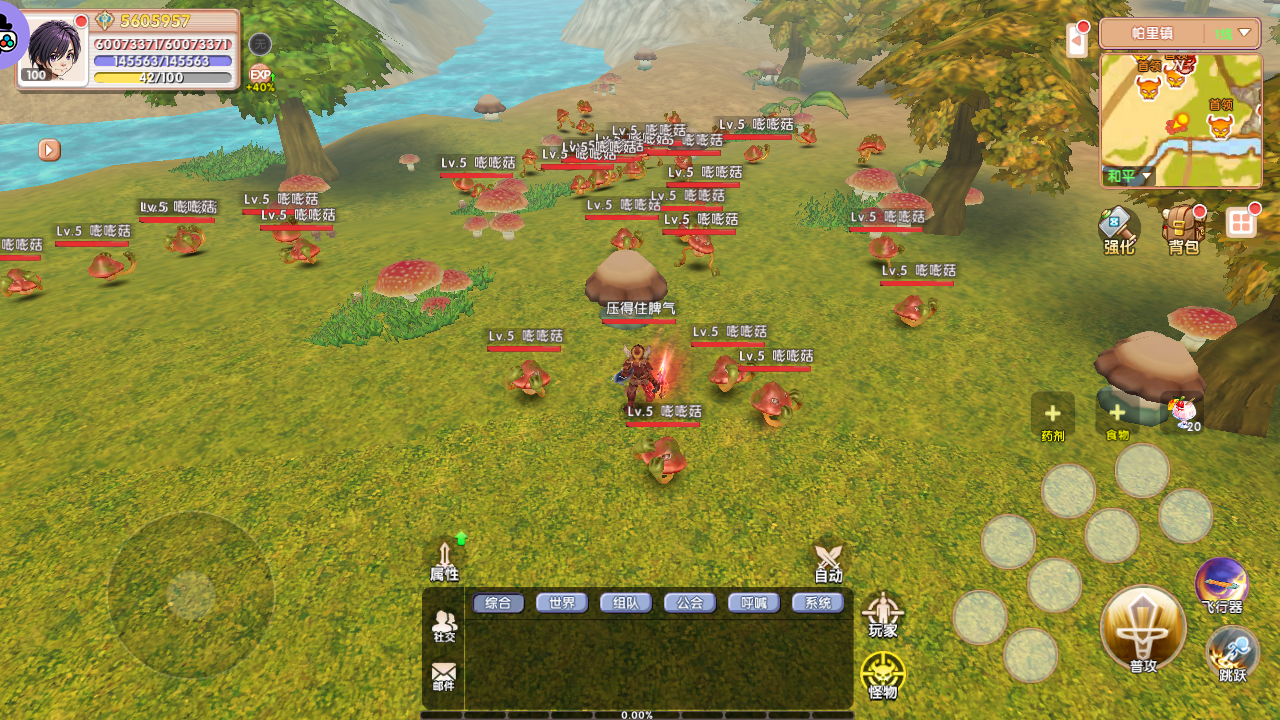Viewport: 1280px width, 720px height.
Task: Open the 背包 backpack
Action: point(1183,230)
